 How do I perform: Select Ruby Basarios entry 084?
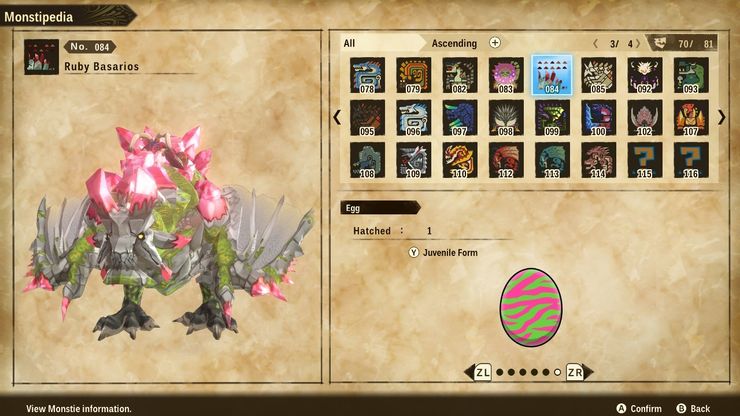[551, 74]
